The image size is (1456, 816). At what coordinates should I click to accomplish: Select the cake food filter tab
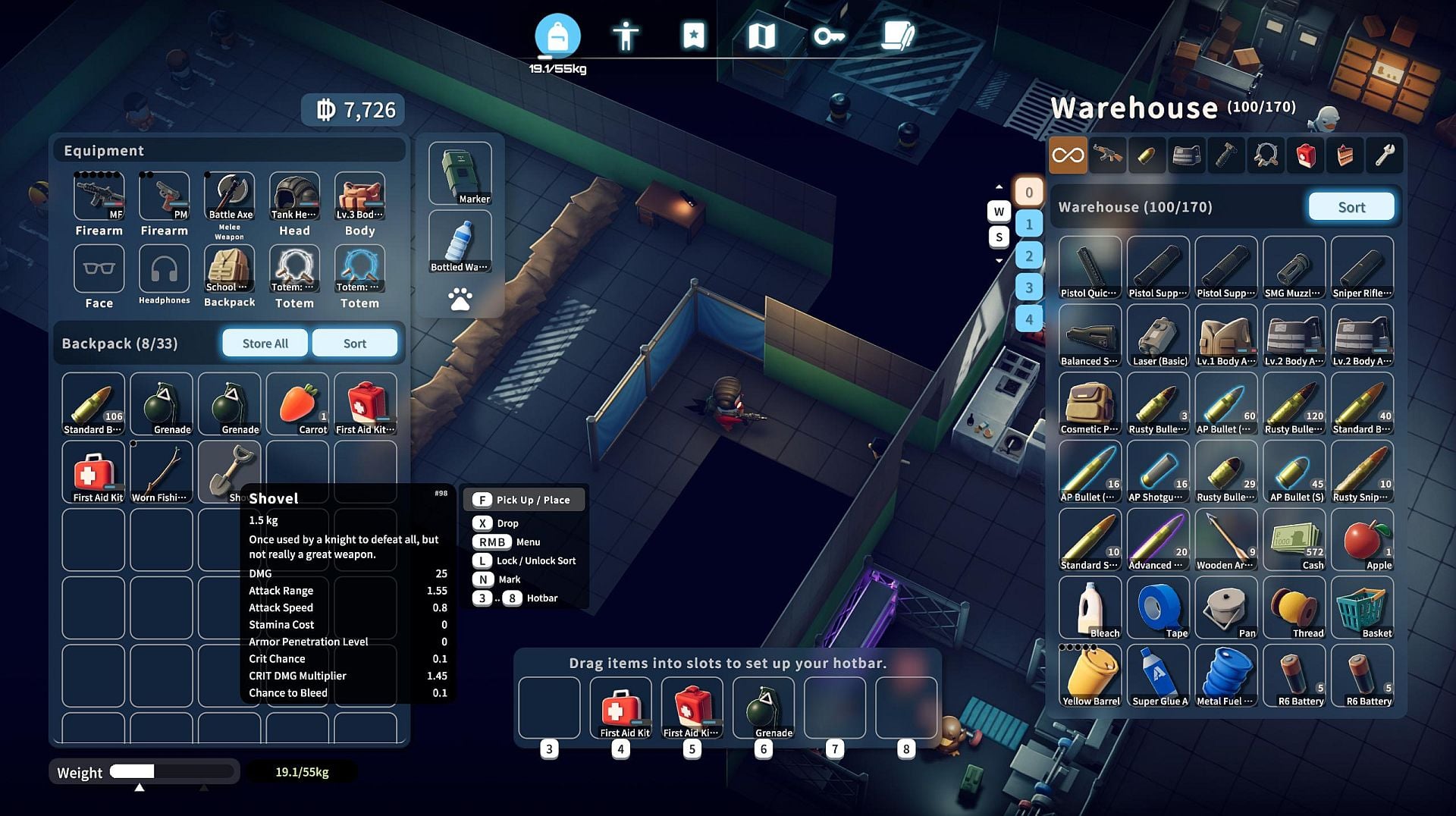point(1345,155)
